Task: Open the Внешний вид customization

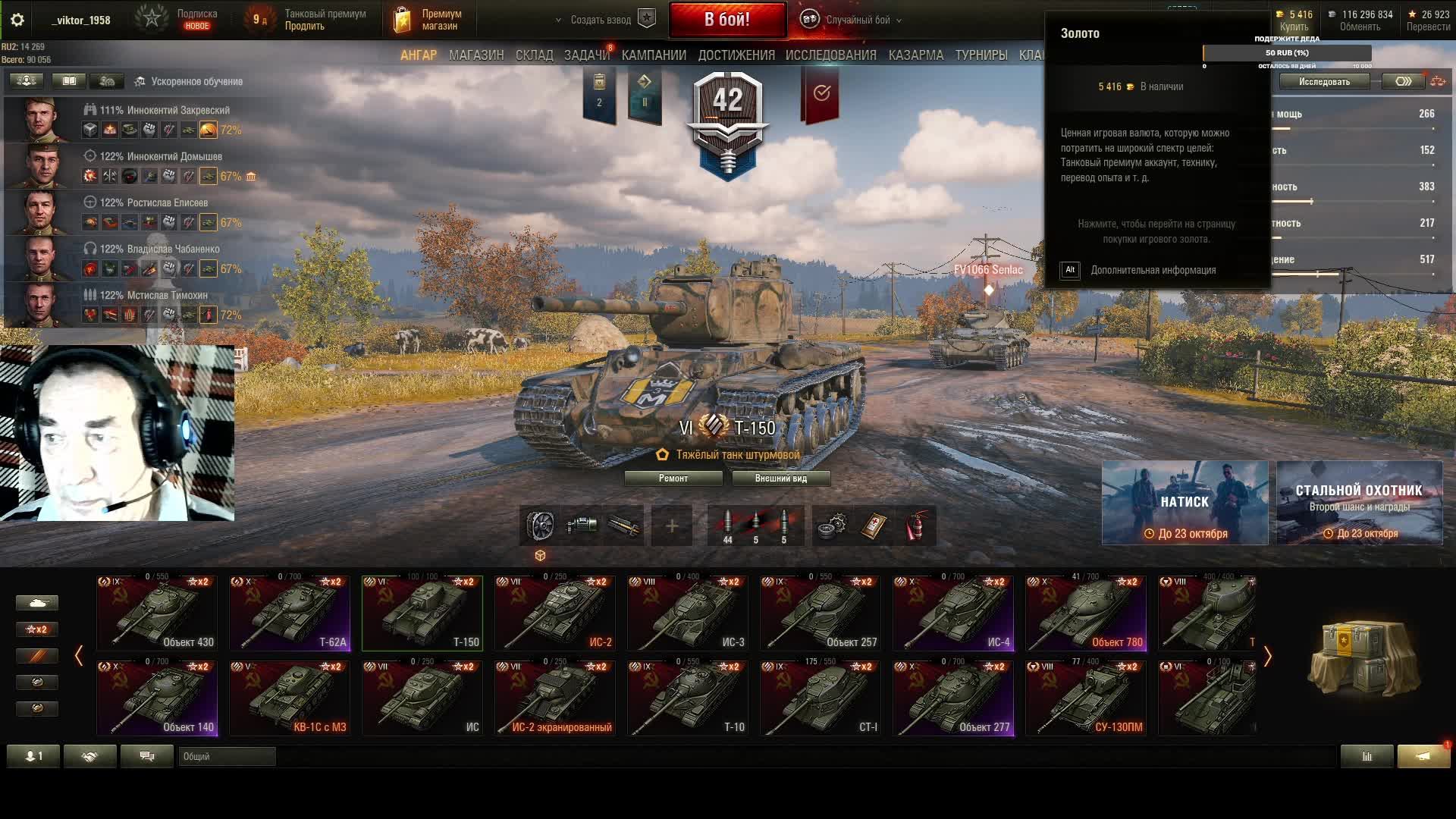Action: pyautogui.click(x=780, y=479)
